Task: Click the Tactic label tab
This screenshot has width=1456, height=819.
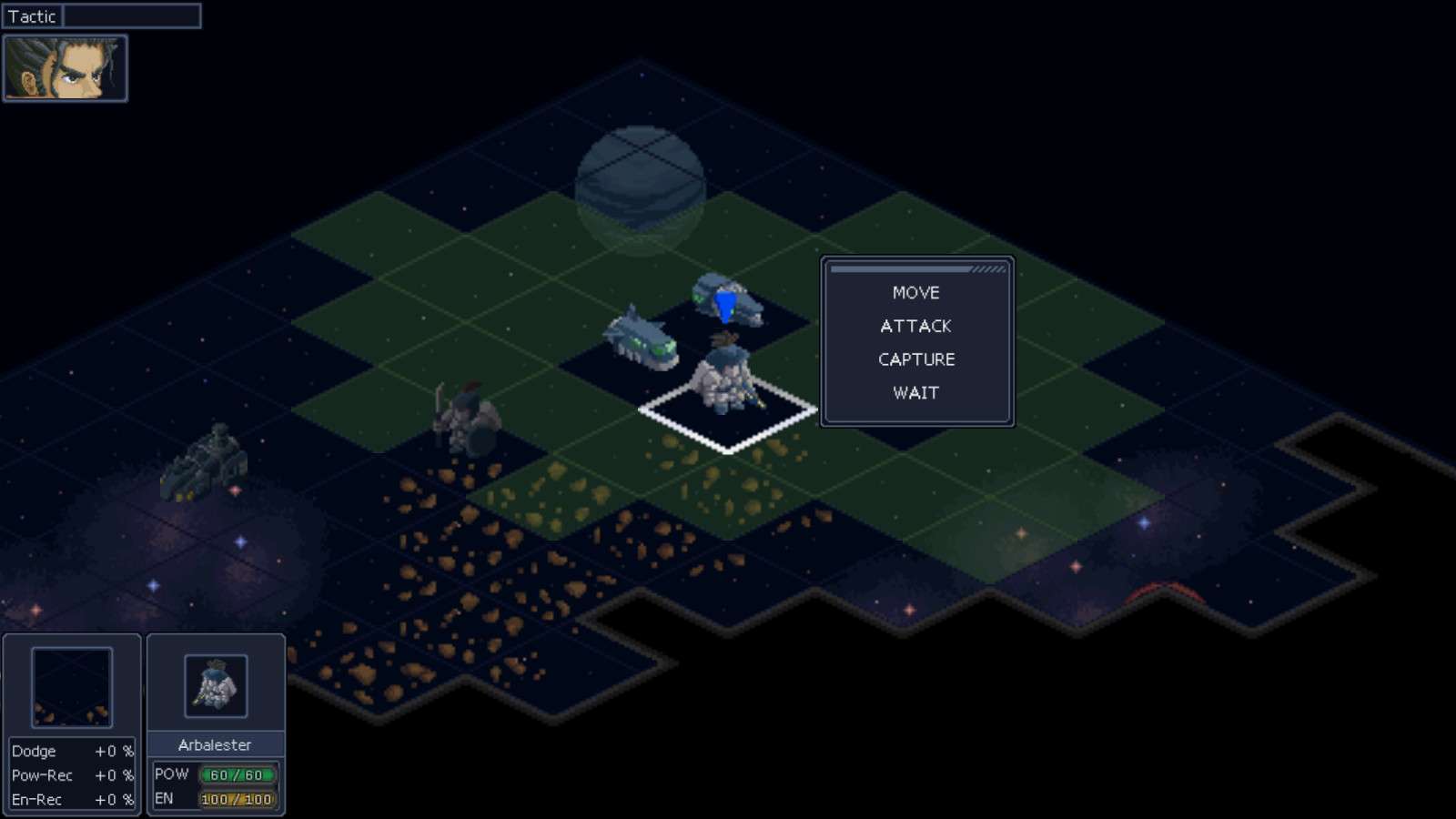Action: pyautogui.click(x=33, y=15)
